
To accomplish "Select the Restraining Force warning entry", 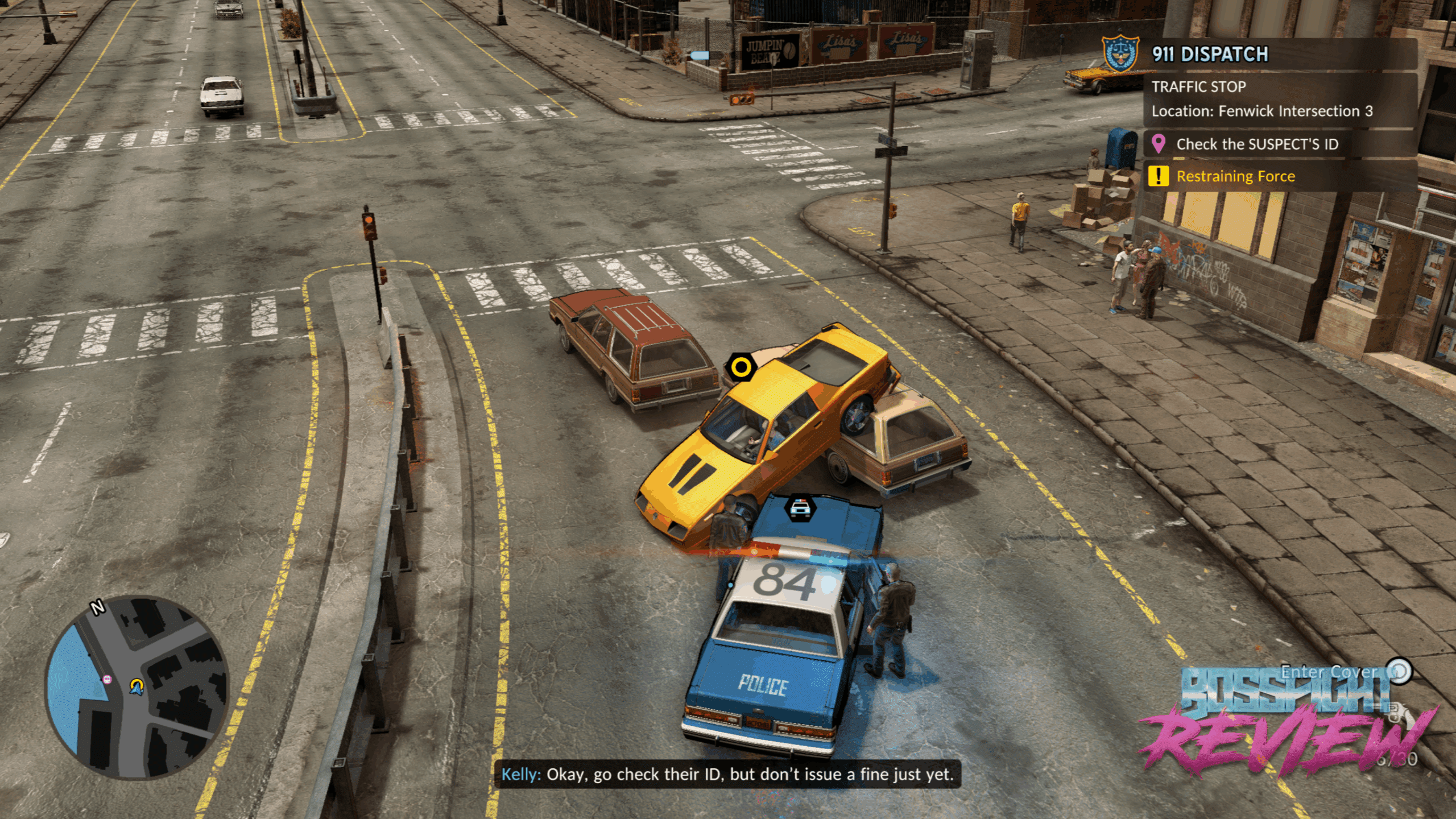I will pos(1235,176).
